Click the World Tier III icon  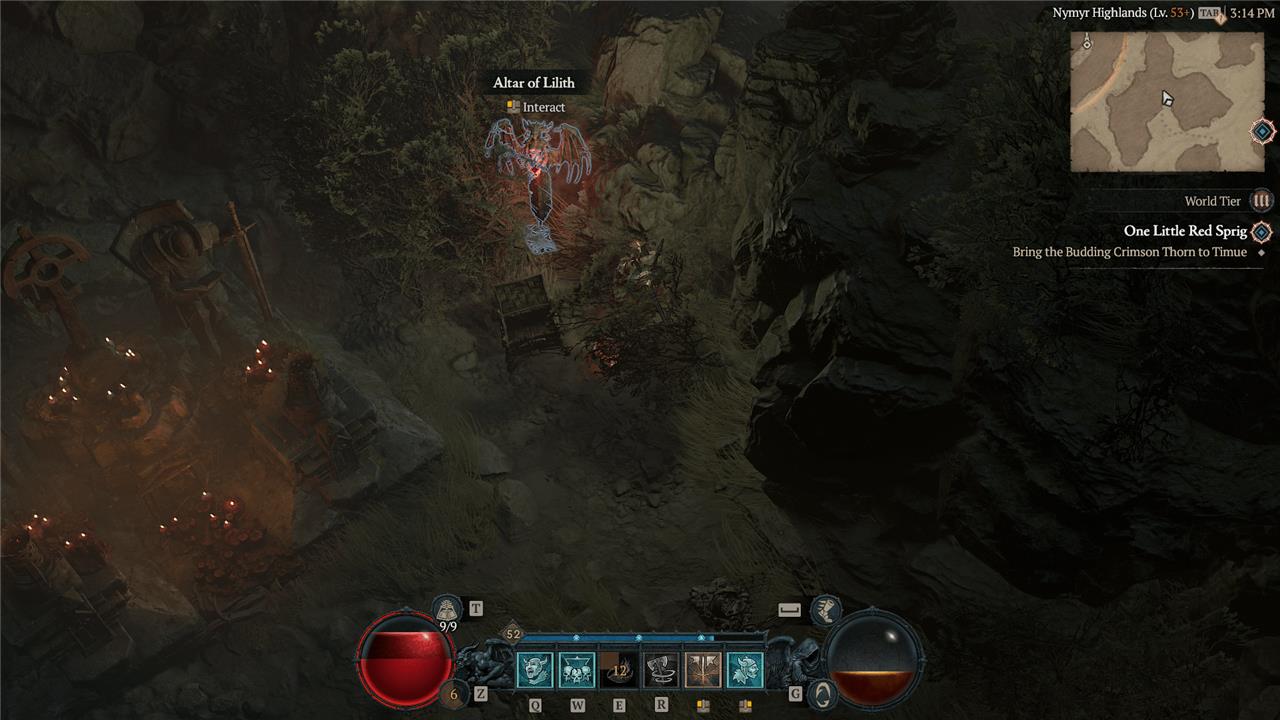click(1262, 201)
